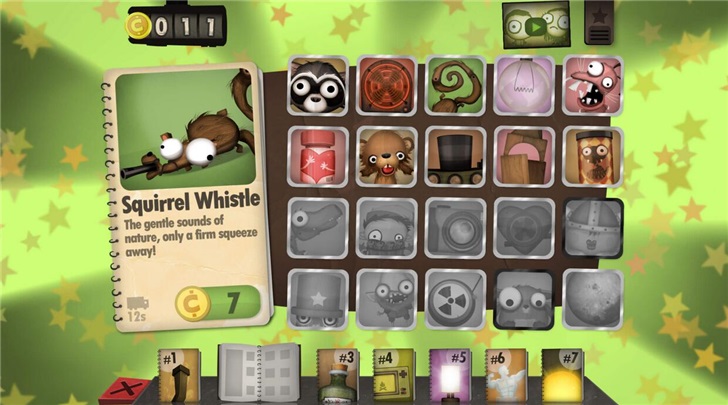
Task: Select the red firecracker with stars item
Action: click(x=317, y=156)
